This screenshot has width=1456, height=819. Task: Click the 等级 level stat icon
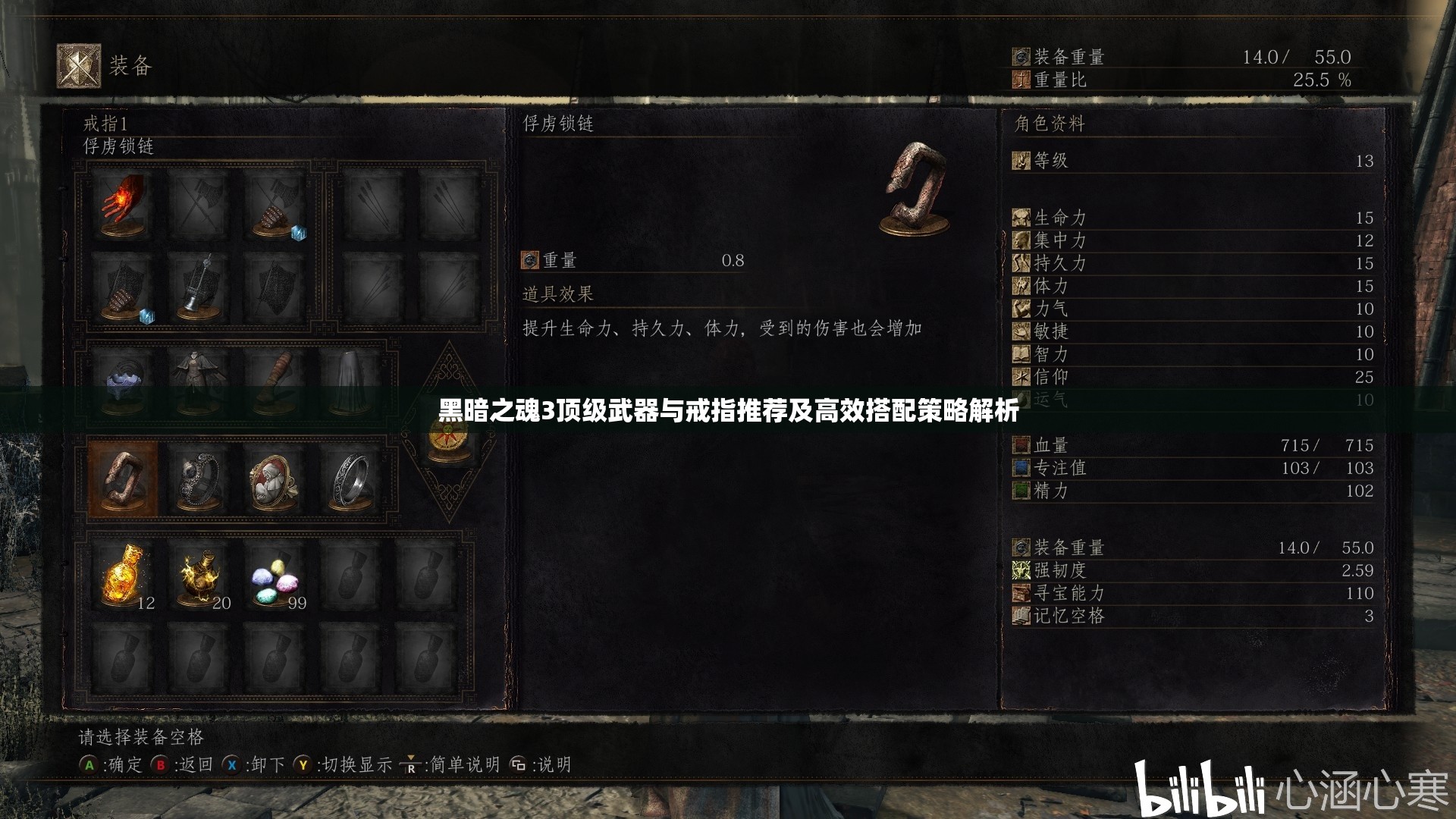tap(1022, 162)
